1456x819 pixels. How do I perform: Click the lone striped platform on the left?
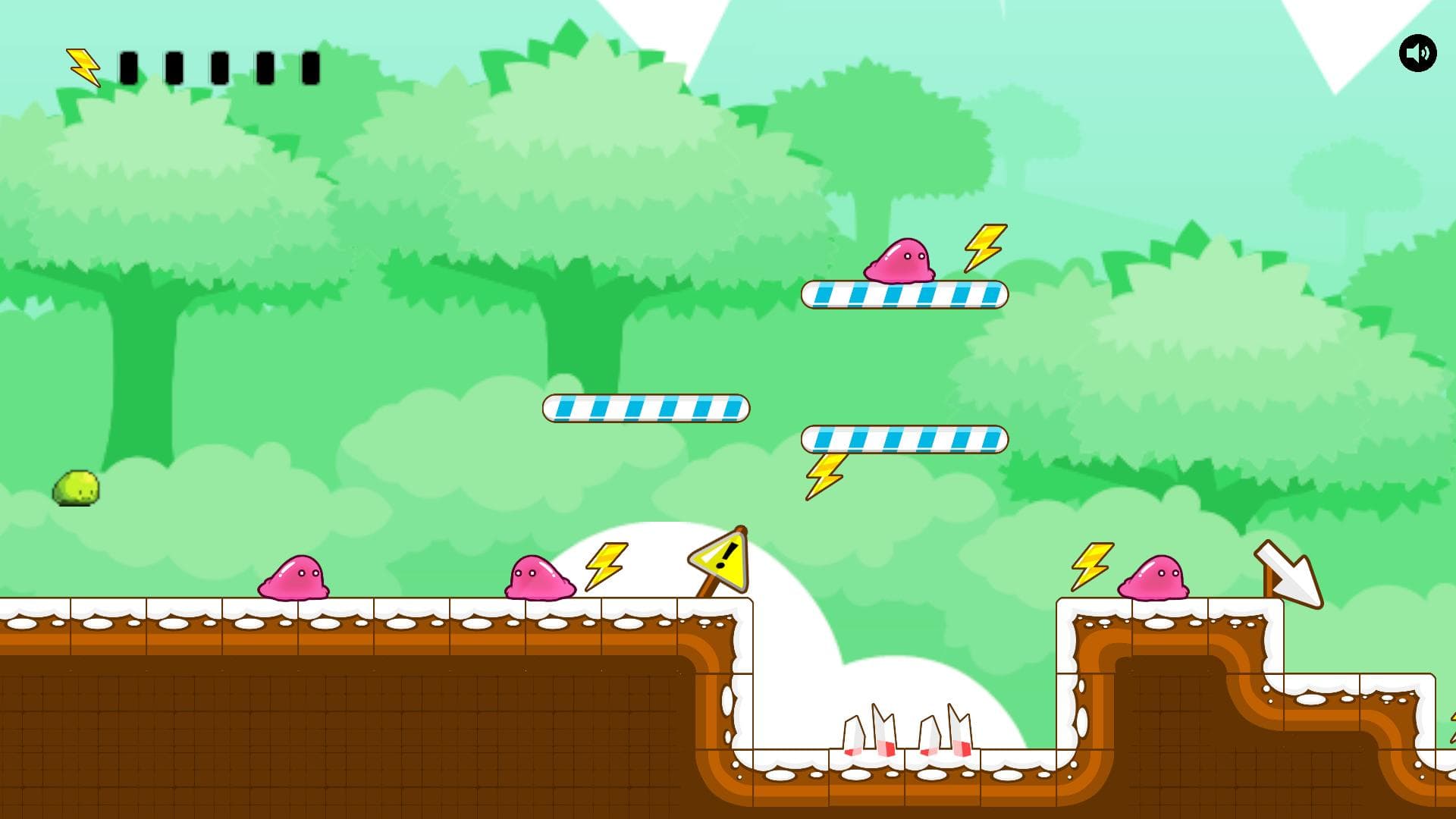pos(645,407)
